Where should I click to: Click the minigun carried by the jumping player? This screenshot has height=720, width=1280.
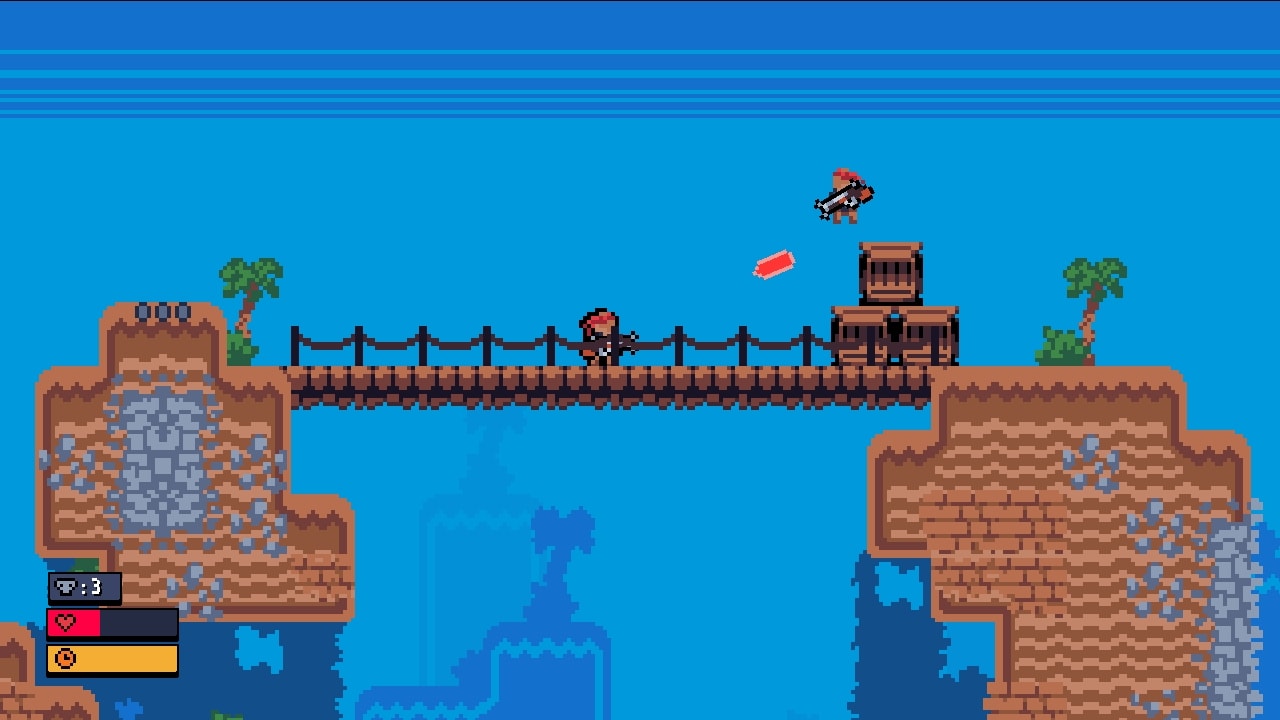(837, 200)
